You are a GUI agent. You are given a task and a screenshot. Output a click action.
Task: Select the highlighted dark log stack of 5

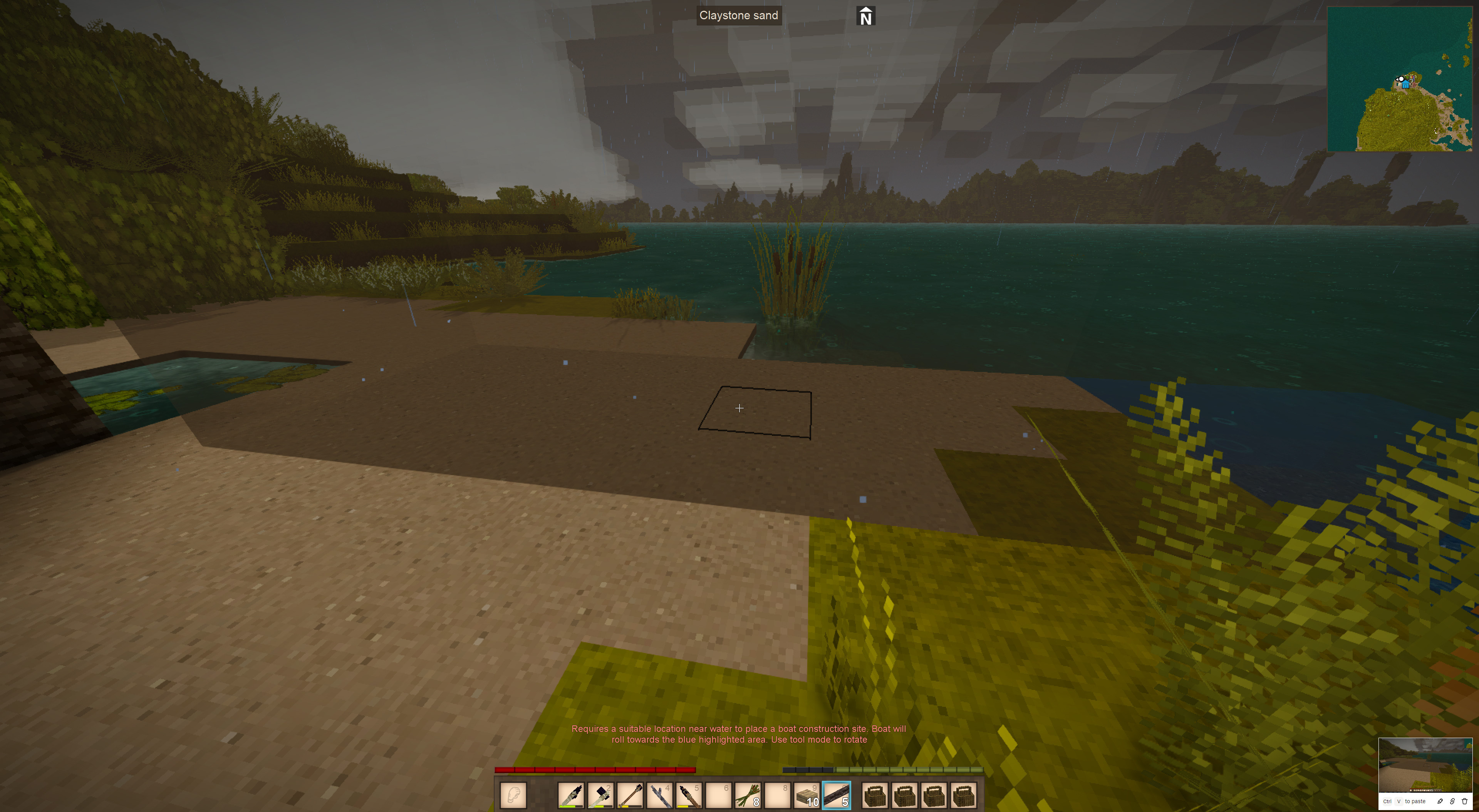tap(837, 795)
